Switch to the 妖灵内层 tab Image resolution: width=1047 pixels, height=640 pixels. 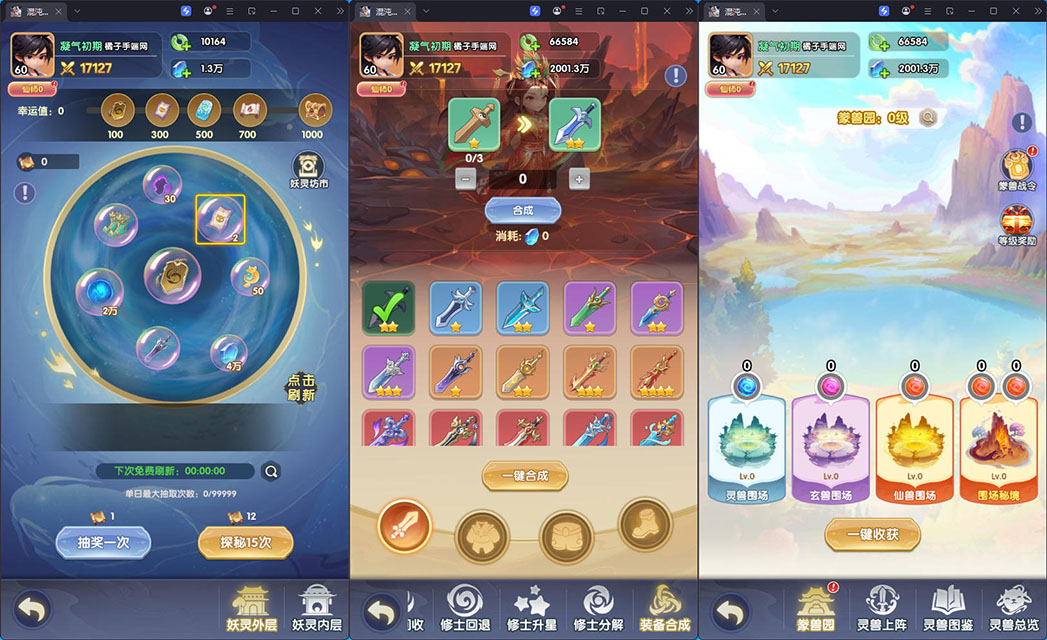tap(316, 608)
